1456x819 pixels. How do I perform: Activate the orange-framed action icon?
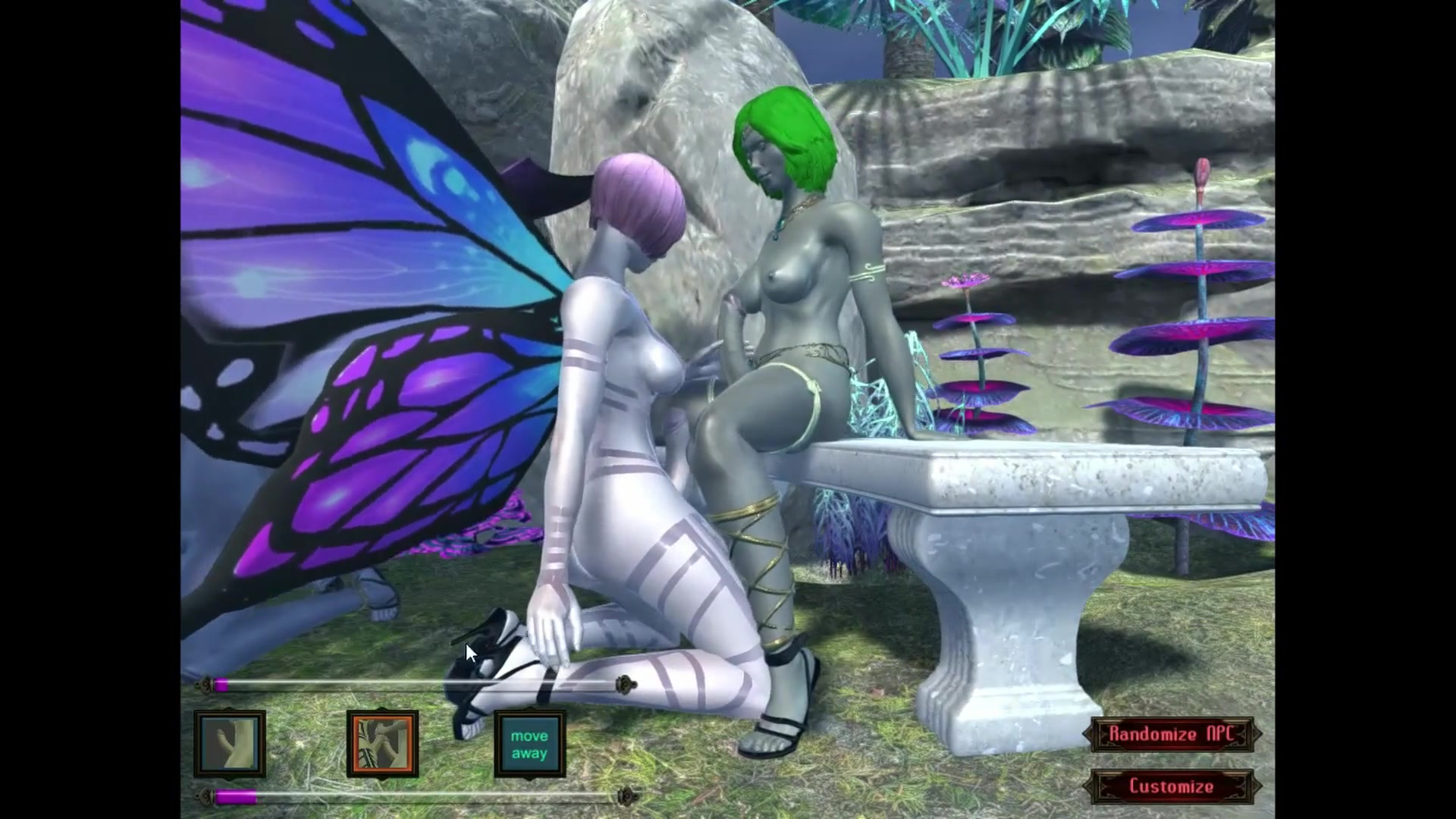coord(382,744)
